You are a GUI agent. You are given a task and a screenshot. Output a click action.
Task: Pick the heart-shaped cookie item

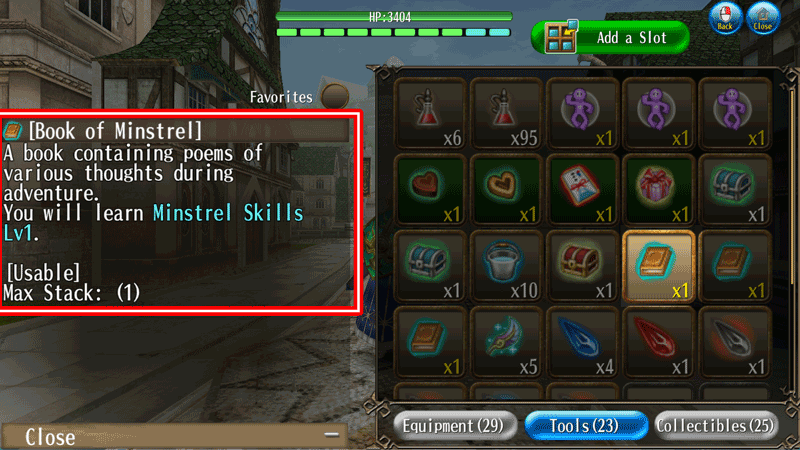click(x=506, y=187)
